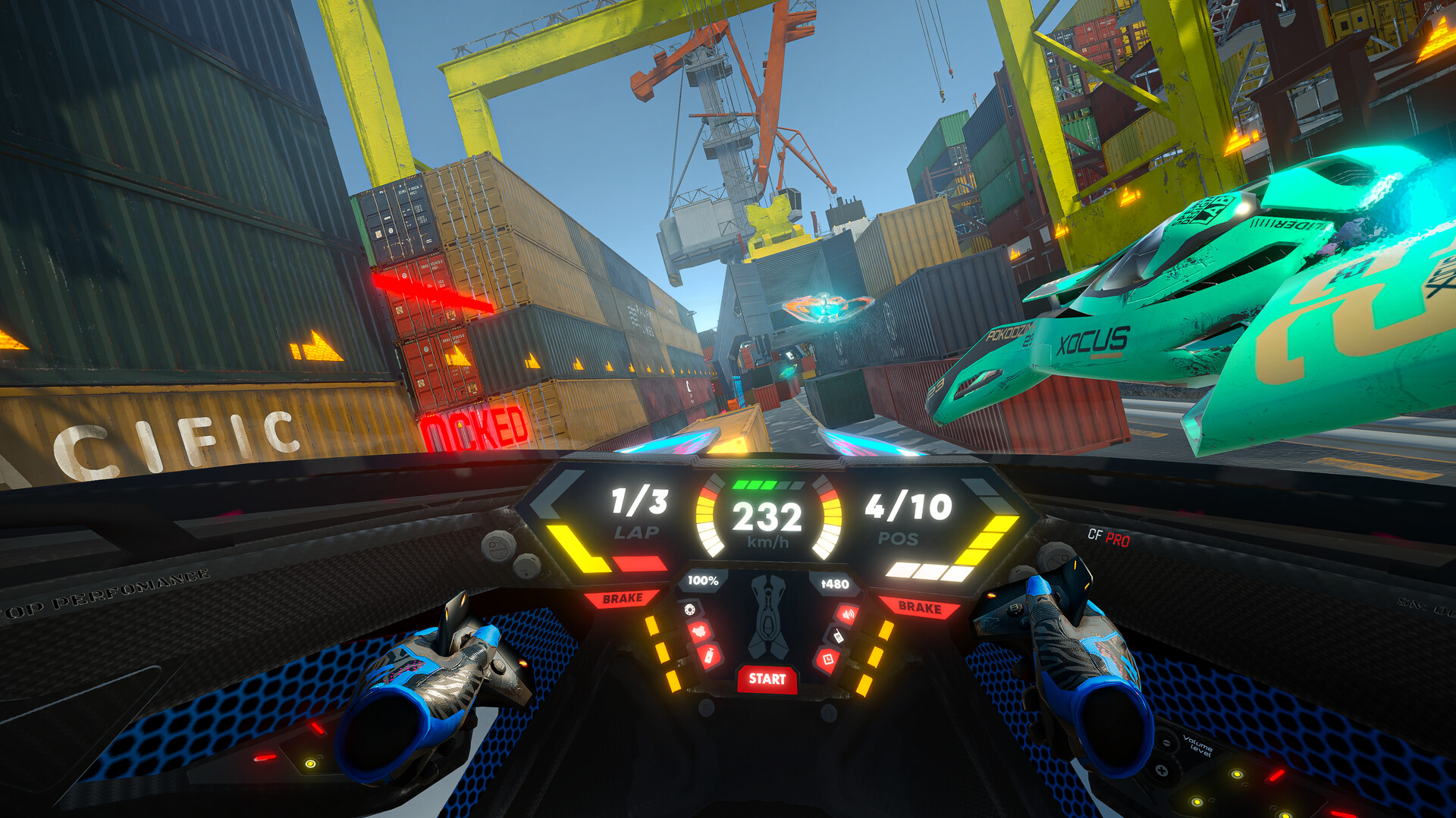Image resolution: width=1456 pixels, height=818 pixels.
Task: Open the lap timer clock icon
Action: coord(828,658)
